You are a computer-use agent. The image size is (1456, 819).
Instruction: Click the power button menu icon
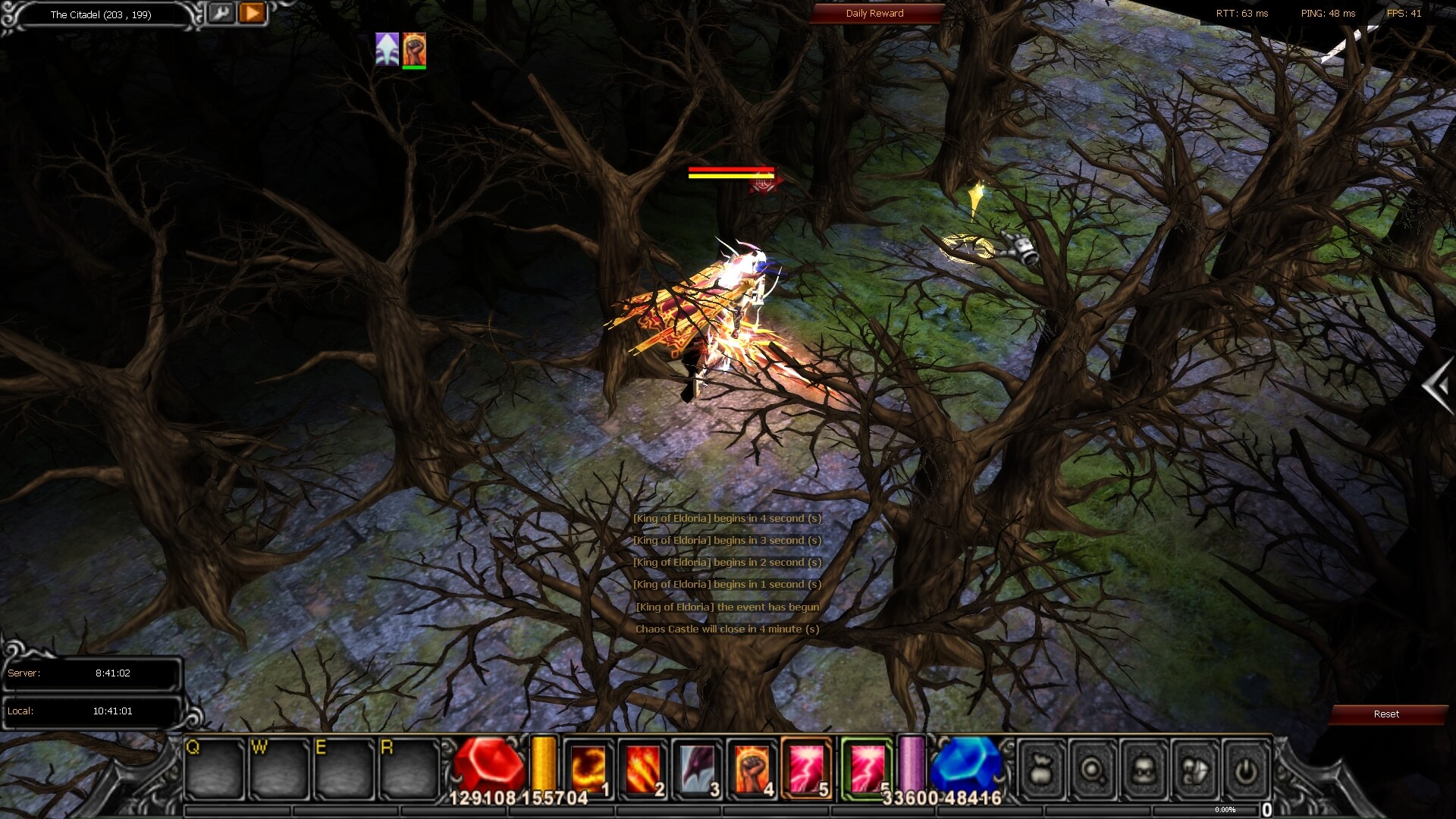(x=1244, y=770)
